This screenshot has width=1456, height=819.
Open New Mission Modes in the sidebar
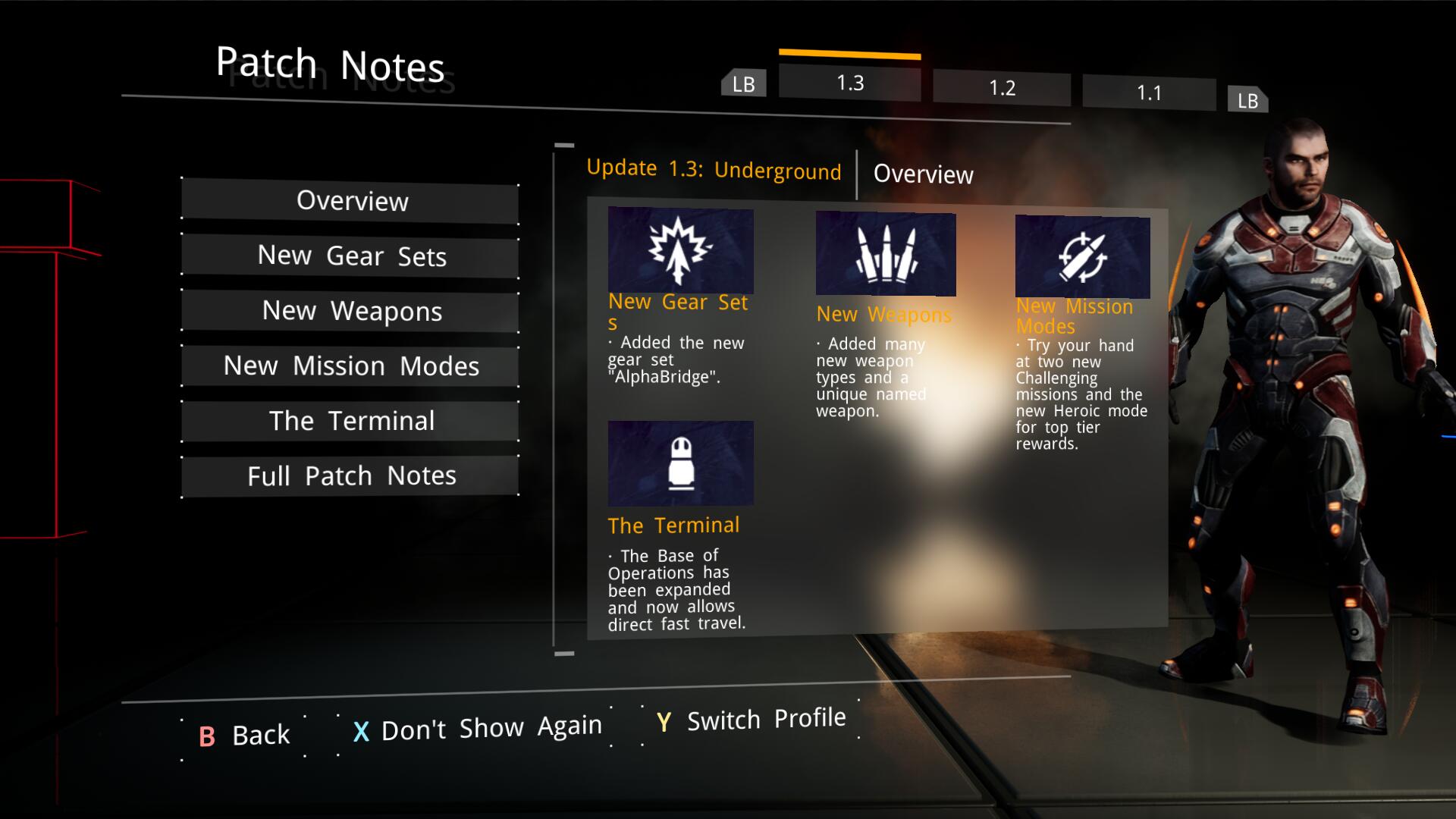pyautogui.click(x=350, y=366)
